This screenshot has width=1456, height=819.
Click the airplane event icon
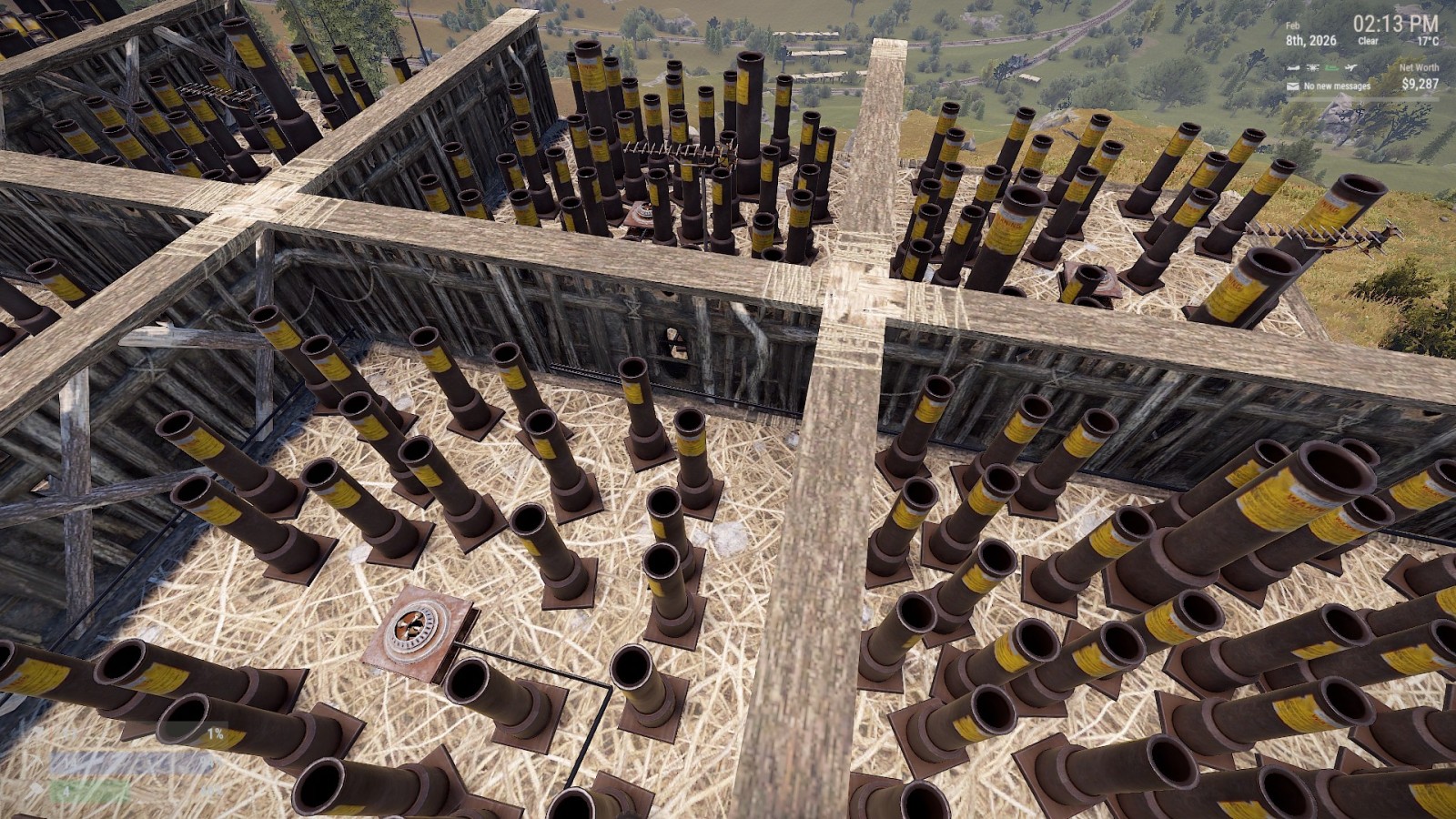click(x=1351, y=67)
